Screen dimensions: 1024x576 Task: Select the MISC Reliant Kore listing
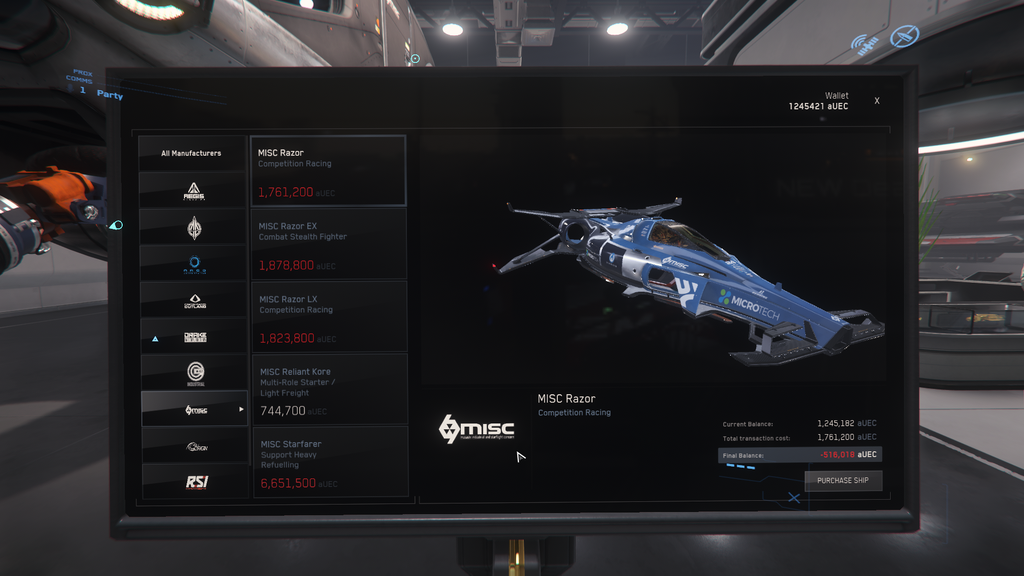328,389
